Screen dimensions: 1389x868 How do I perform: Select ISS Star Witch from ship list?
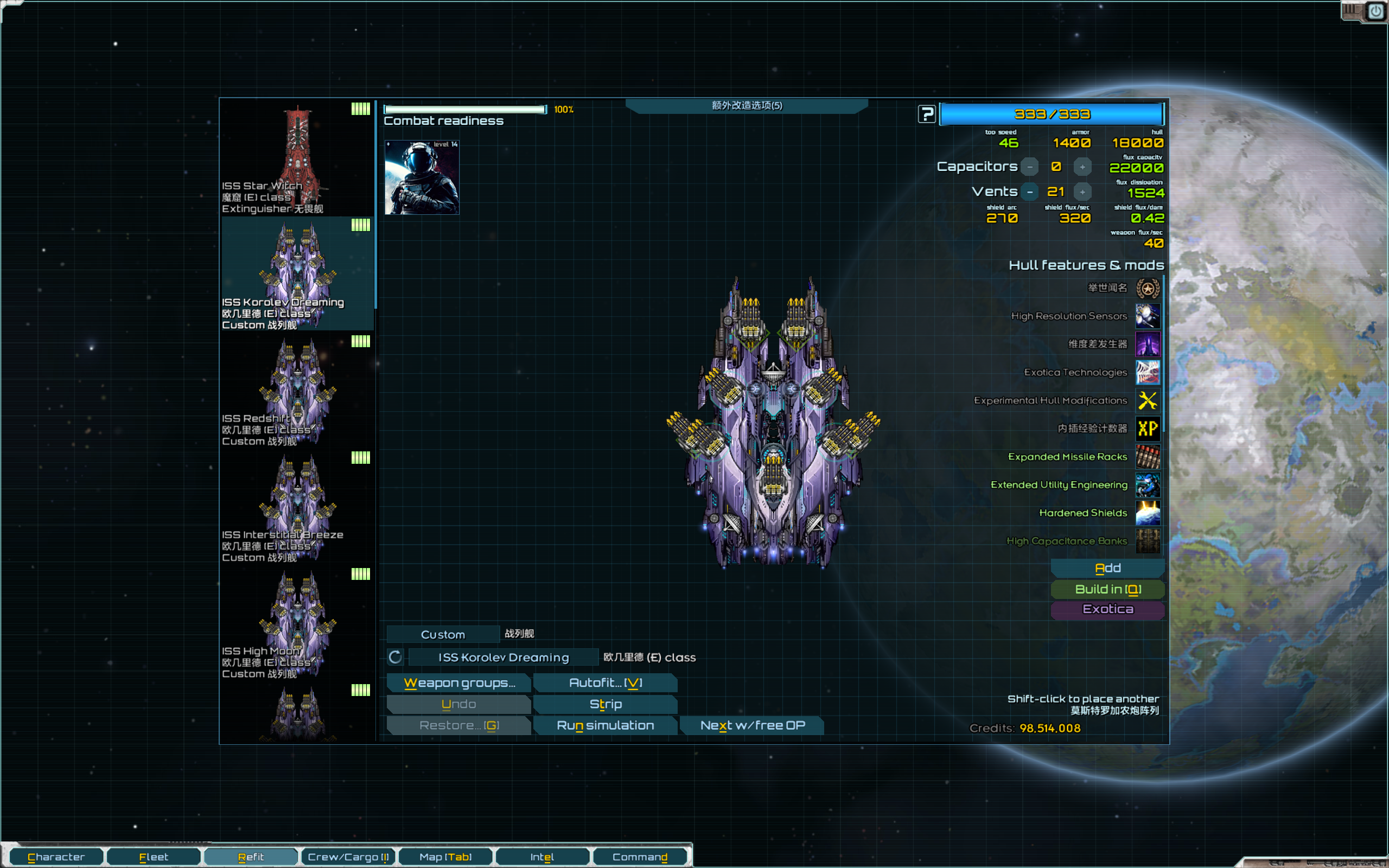click(297, 158)
